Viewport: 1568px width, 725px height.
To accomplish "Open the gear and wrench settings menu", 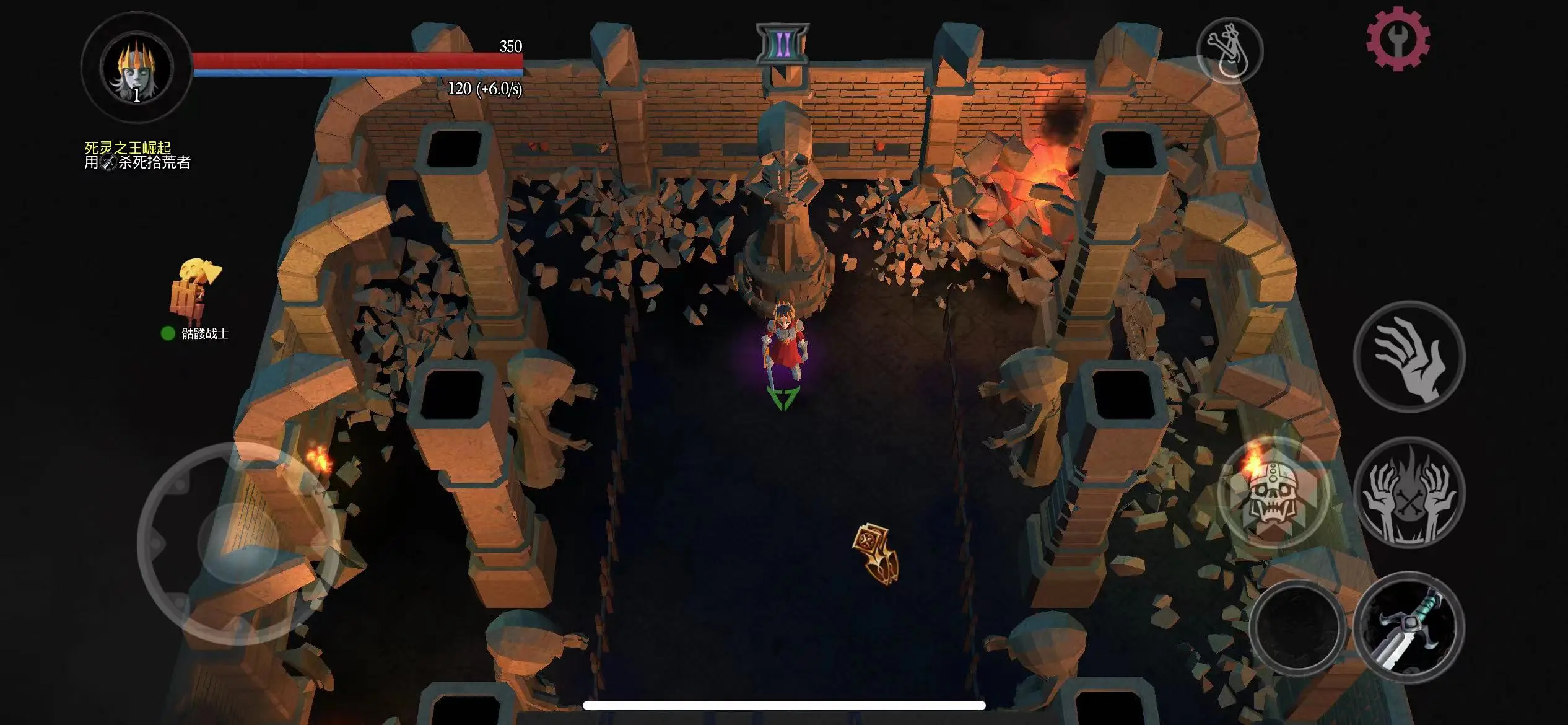I will [1398, 39].
